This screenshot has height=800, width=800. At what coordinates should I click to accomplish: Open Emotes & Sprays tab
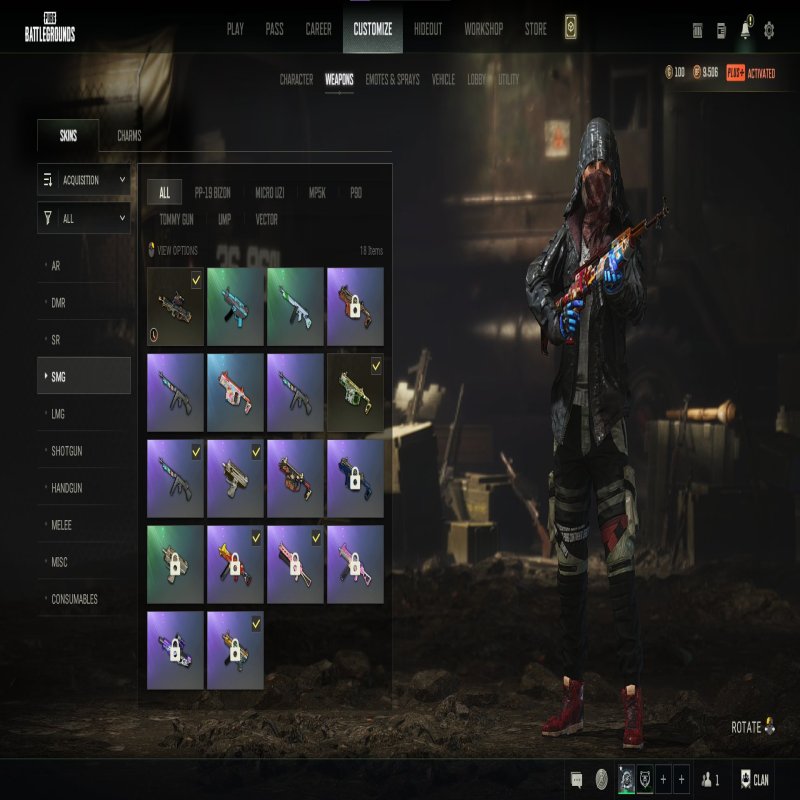tap(392, 79)
